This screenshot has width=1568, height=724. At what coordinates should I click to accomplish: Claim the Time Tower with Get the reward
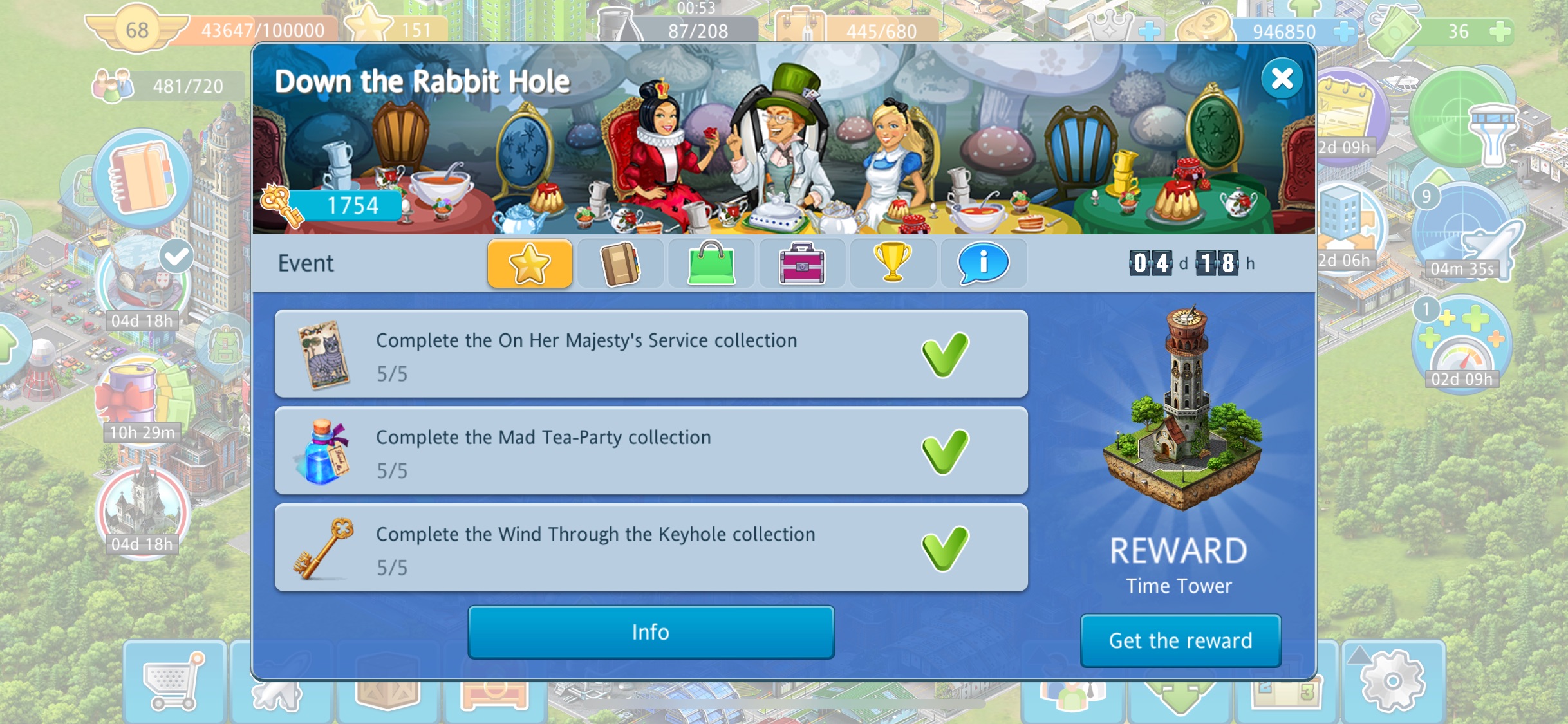1180,640
